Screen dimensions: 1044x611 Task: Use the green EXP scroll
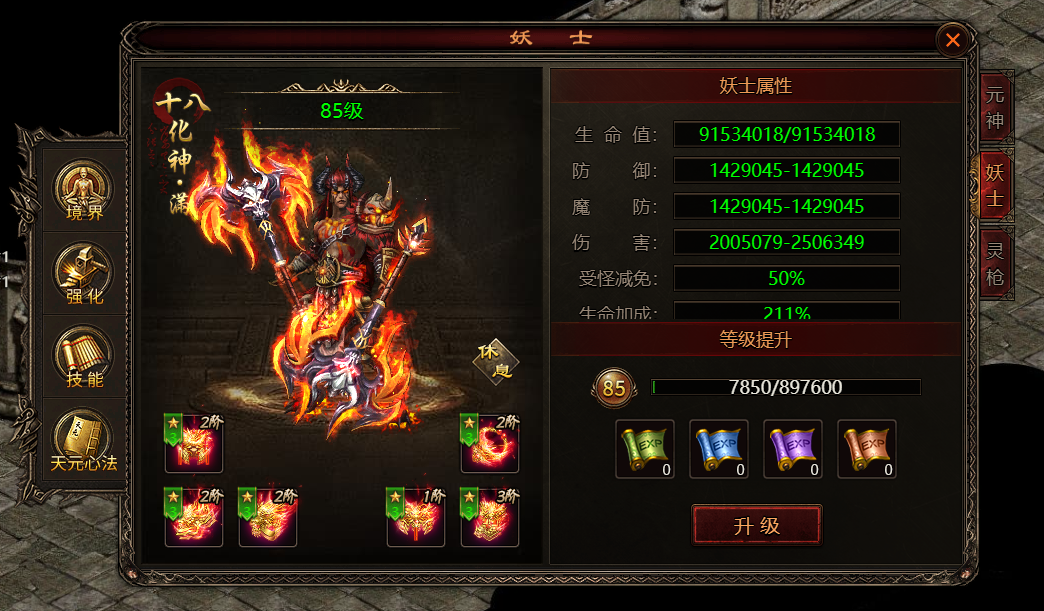click(x=644, y=449)
